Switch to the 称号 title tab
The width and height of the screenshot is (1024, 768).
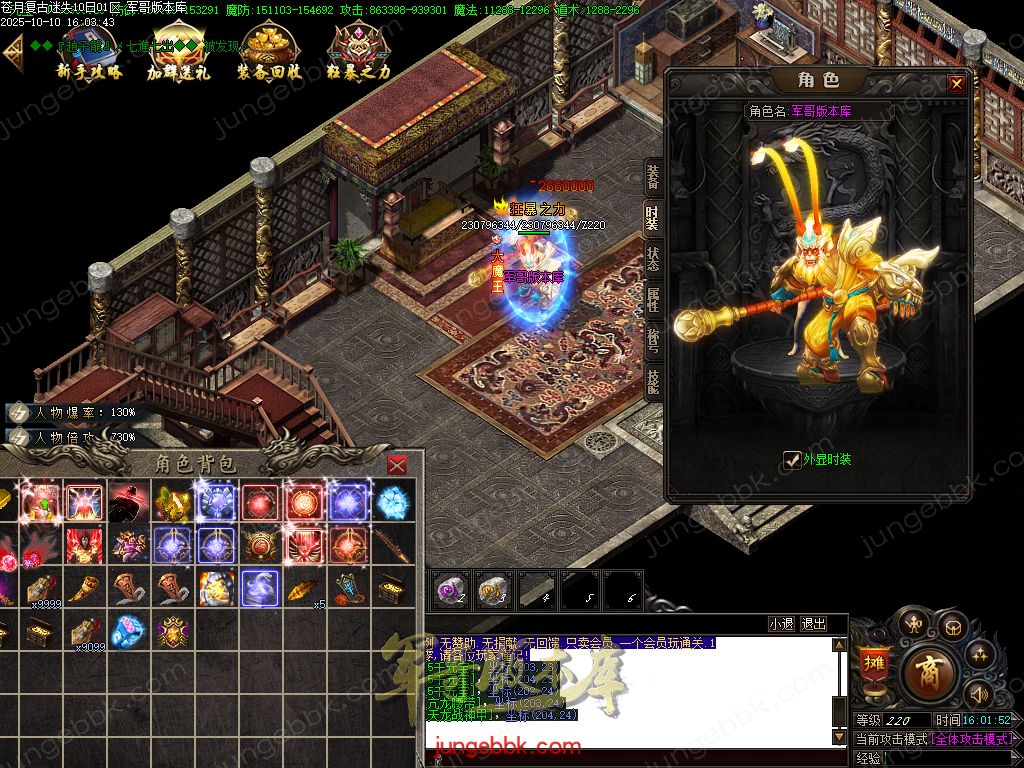click(x=652, y=339)
